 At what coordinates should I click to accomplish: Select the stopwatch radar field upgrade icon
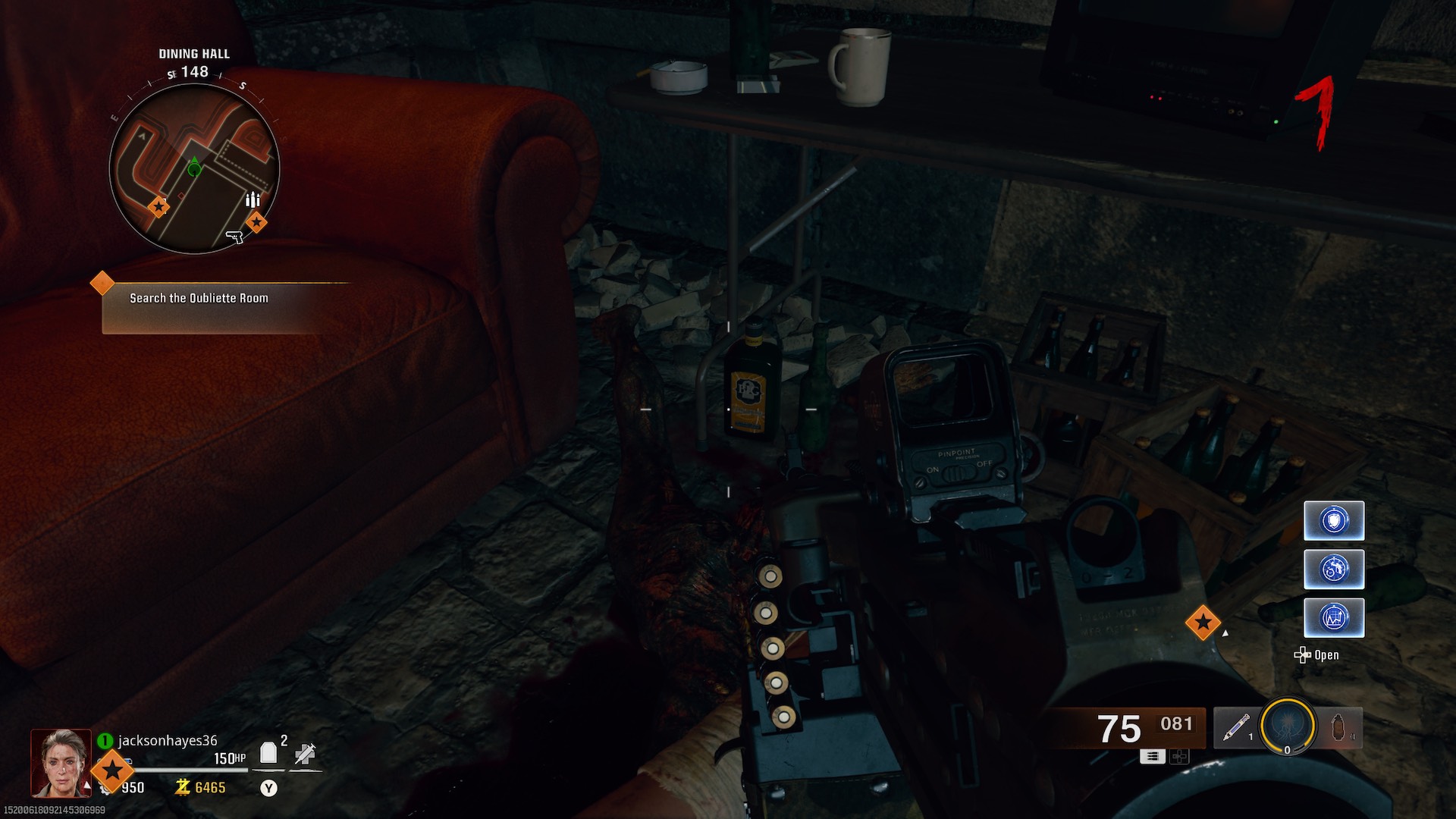(1334, 570)
